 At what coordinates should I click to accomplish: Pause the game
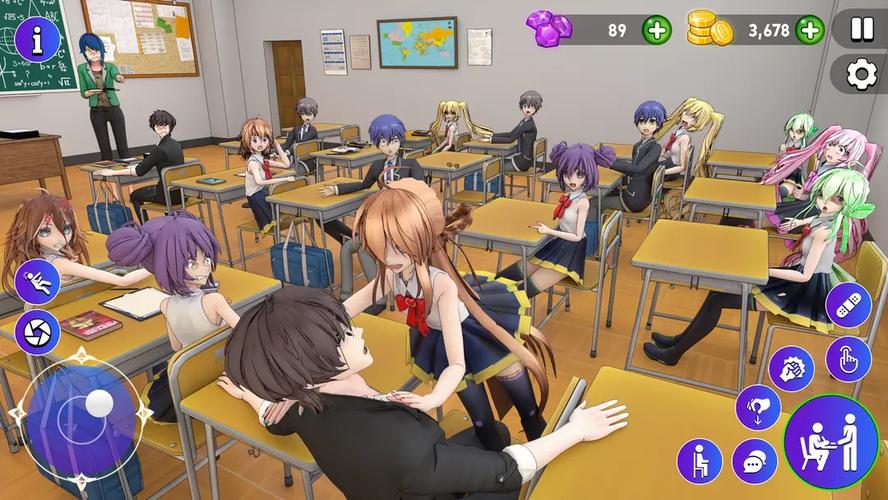(860, 29)
